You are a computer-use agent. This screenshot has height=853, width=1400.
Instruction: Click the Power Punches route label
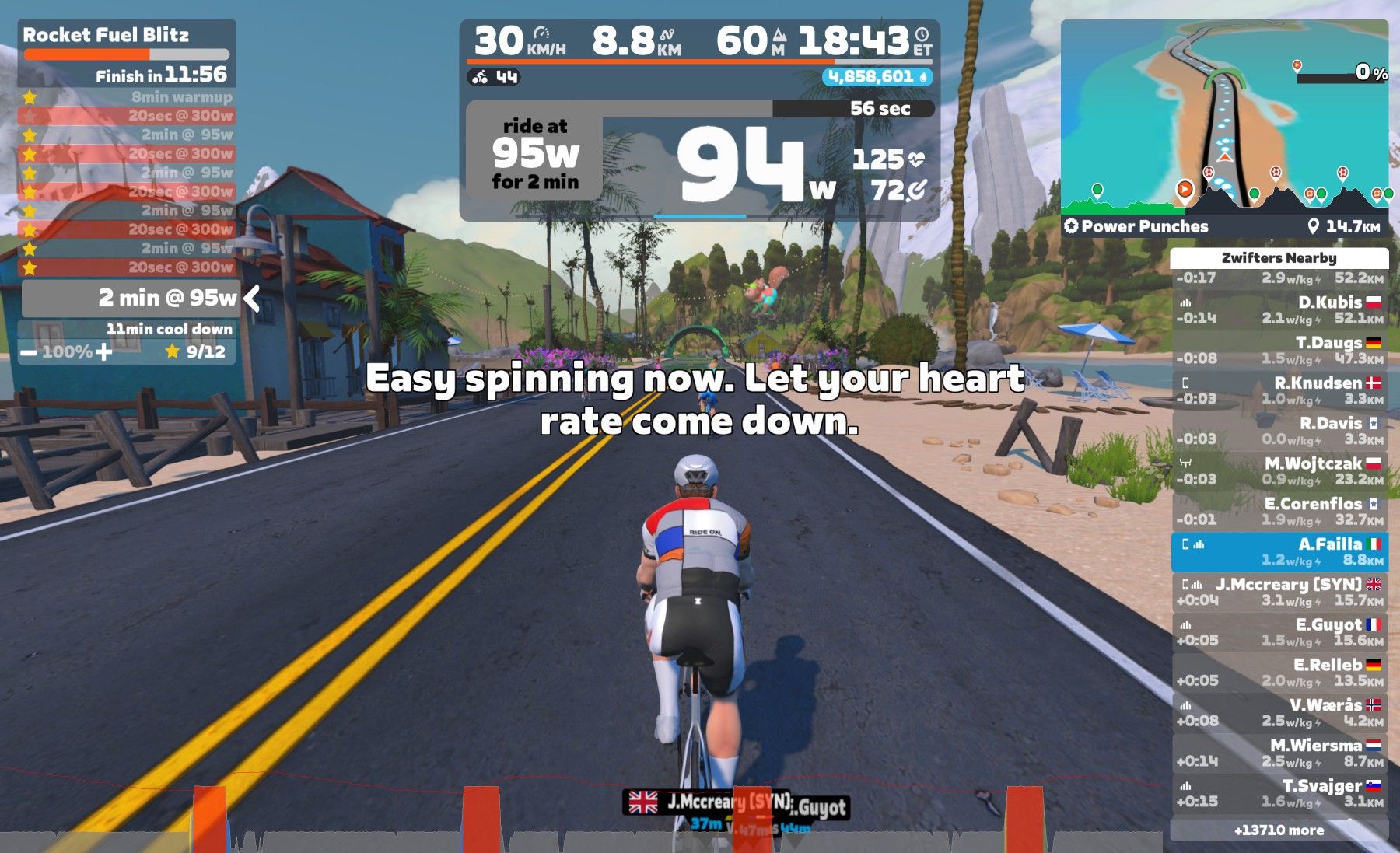tap(1144, 226)
